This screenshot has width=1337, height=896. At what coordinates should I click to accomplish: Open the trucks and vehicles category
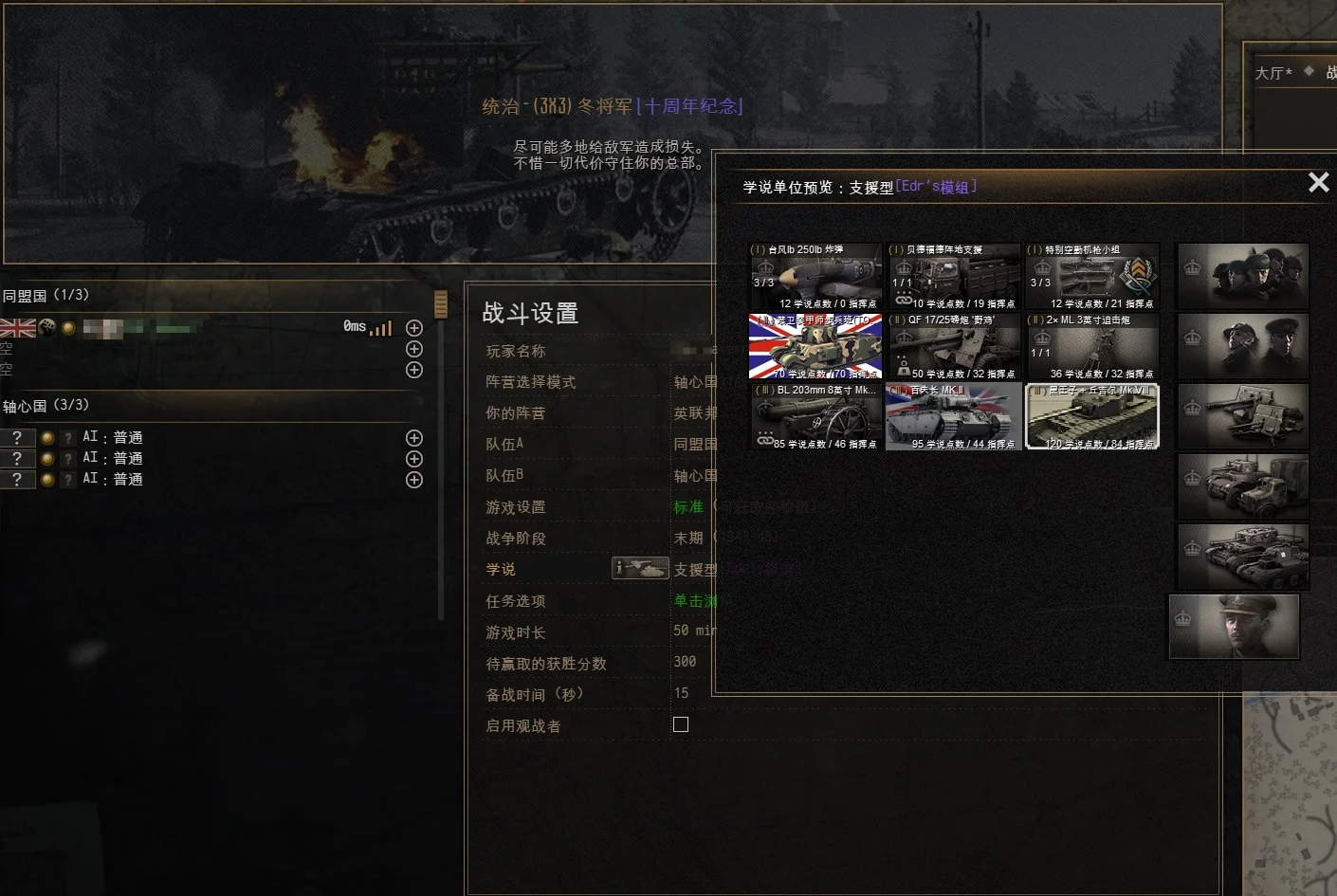(x=1243, y=486)
